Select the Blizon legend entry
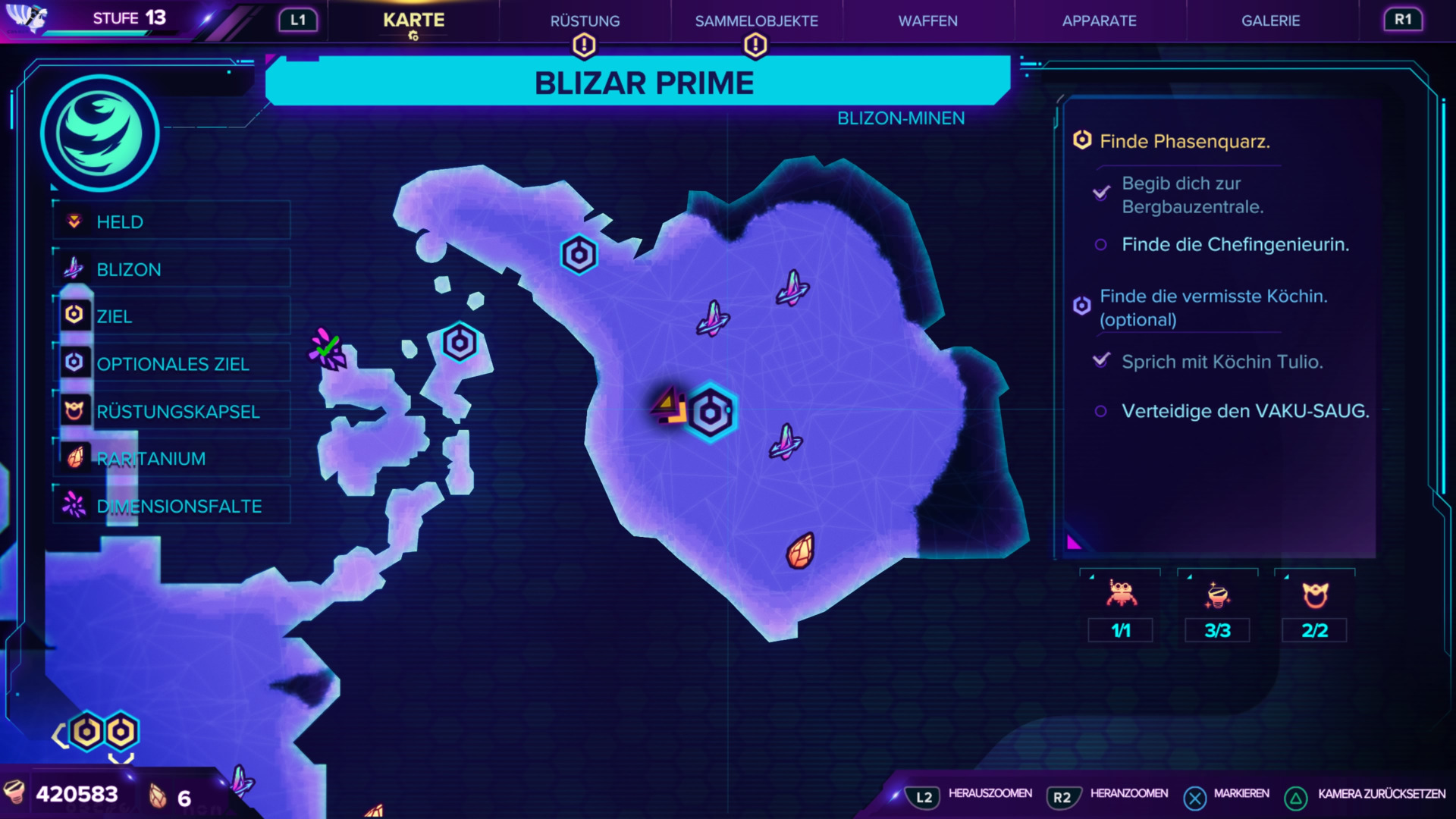The image size is (1456, 819). [172, 269]
